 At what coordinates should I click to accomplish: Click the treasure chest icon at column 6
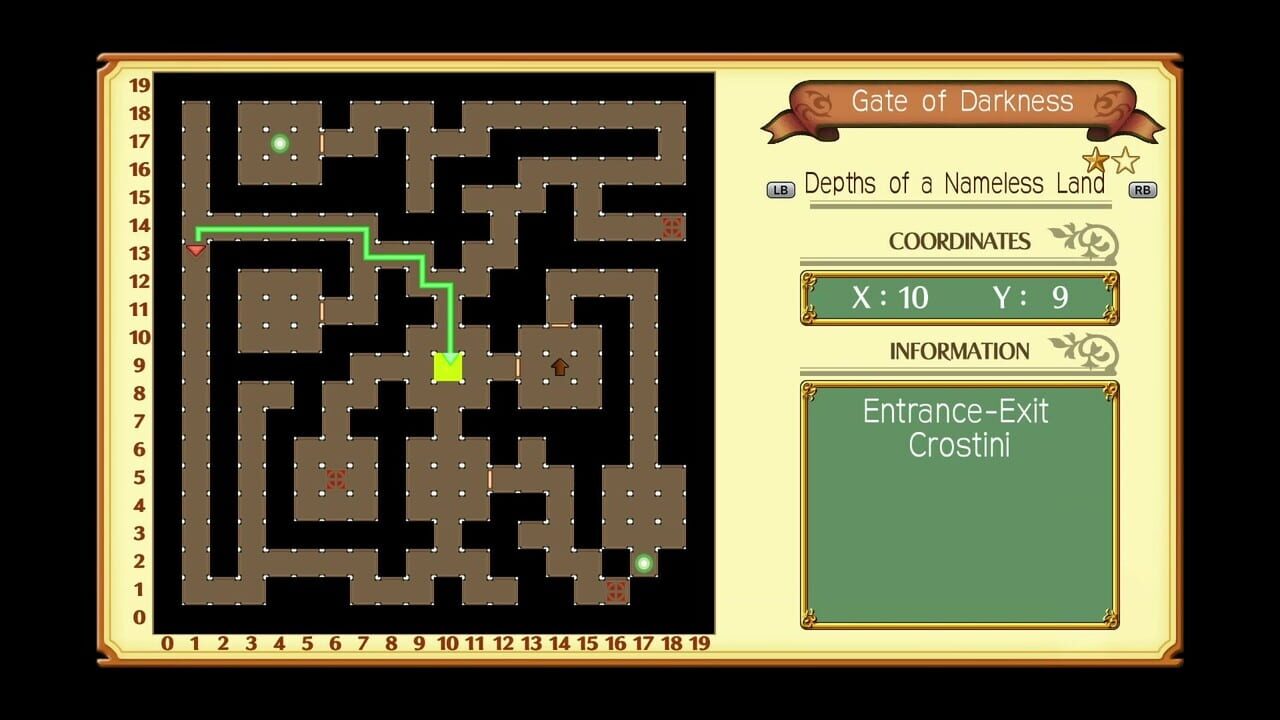click(x=334, y=480)
